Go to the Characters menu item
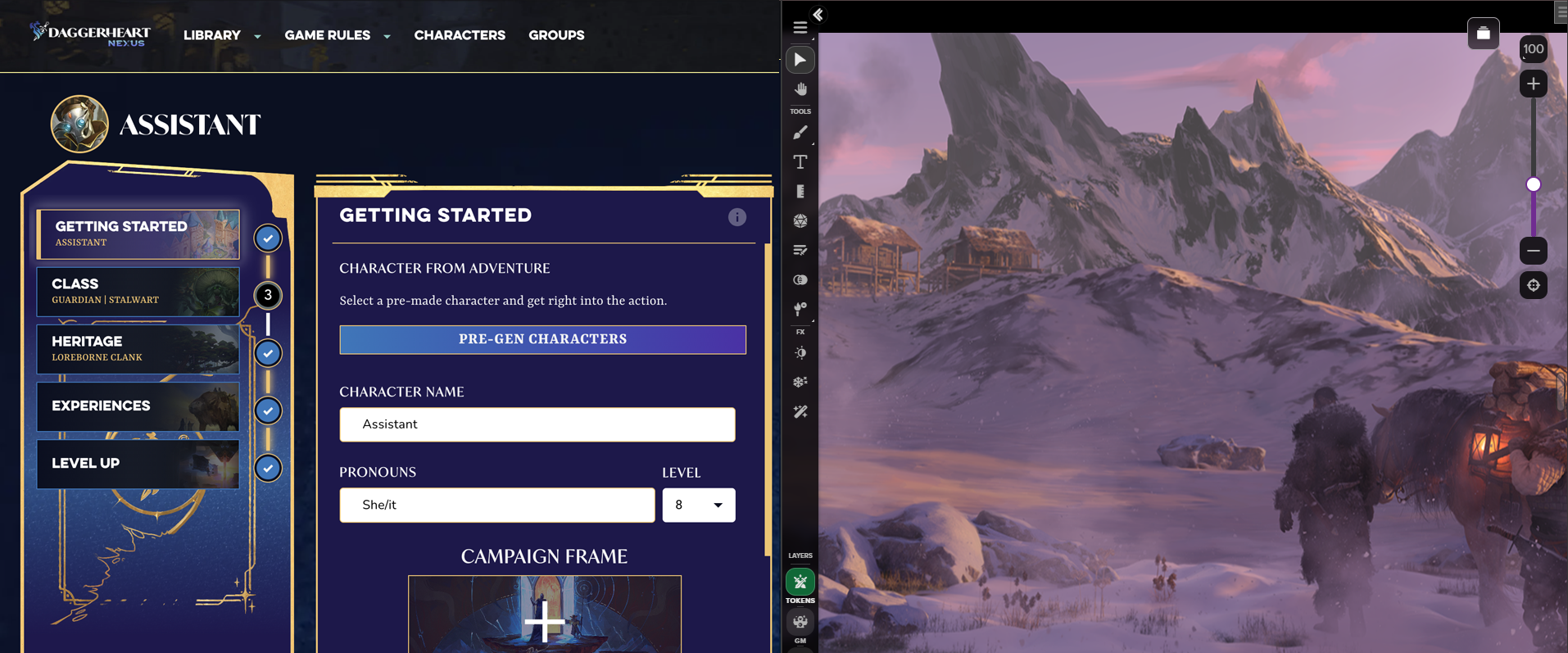This screenshot has height=653, width=1568. (460, 35)
